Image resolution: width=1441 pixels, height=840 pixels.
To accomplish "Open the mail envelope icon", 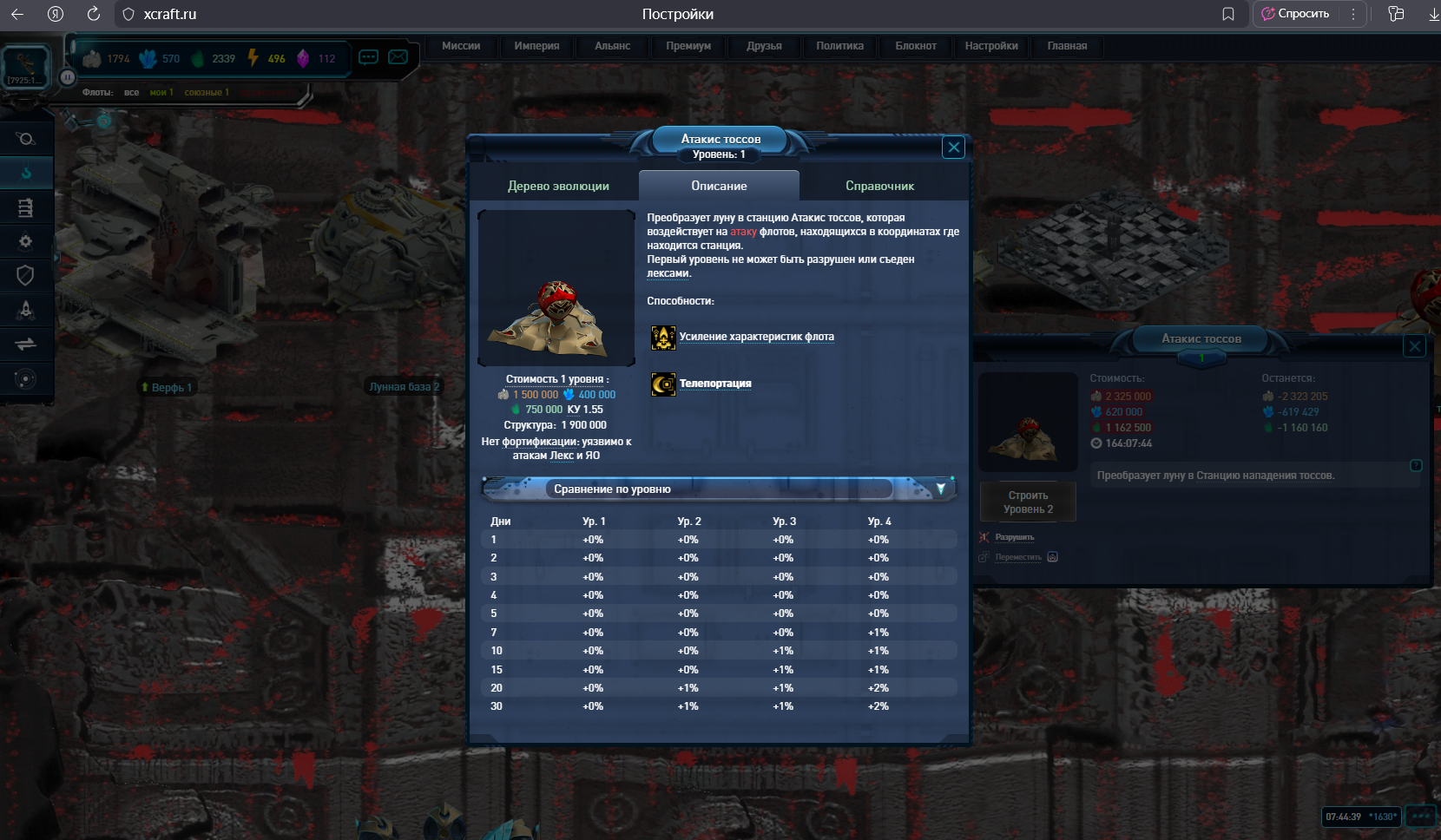I will (x=398, y=57).
